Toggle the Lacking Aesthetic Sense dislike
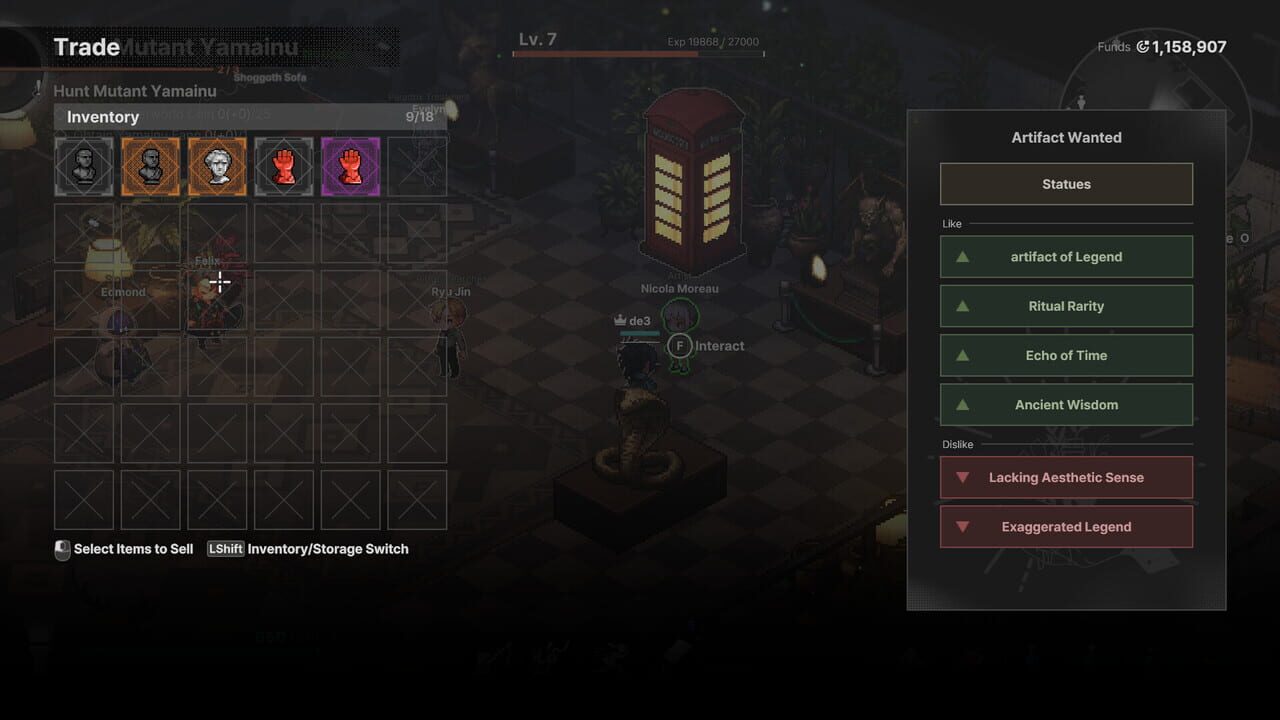Viewport: 1280px width, 720px height. pos(1066,477)
